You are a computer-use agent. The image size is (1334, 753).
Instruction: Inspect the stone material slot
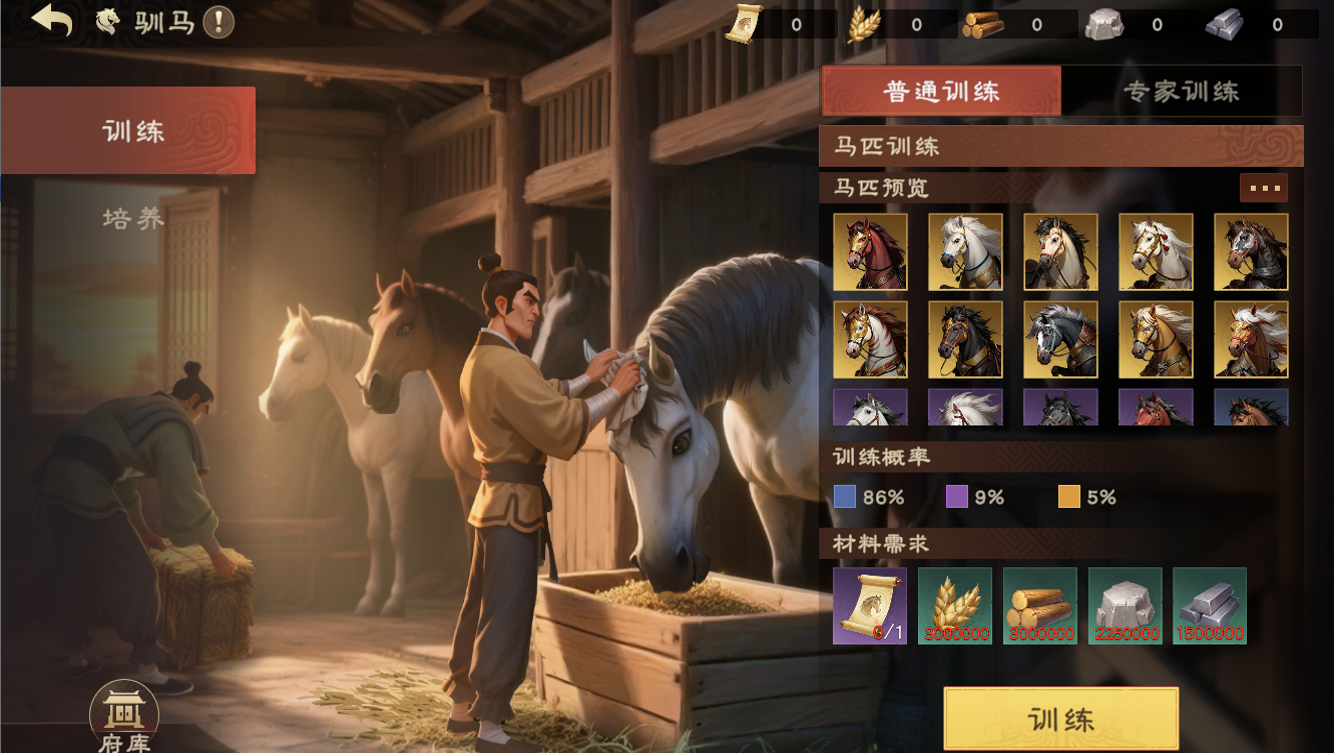[1125, 606]
